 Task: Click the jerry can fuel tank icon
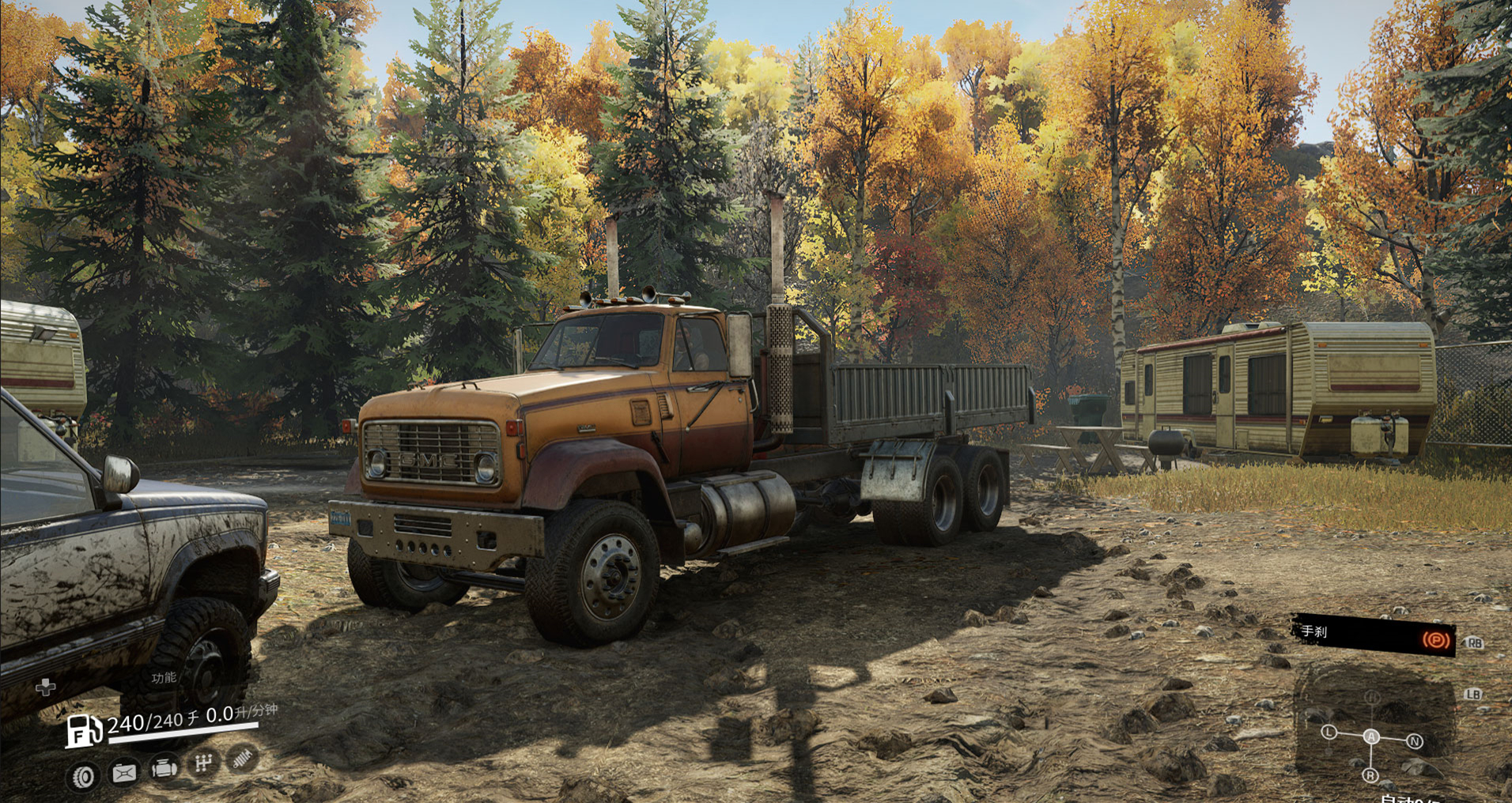coord(123,772)
